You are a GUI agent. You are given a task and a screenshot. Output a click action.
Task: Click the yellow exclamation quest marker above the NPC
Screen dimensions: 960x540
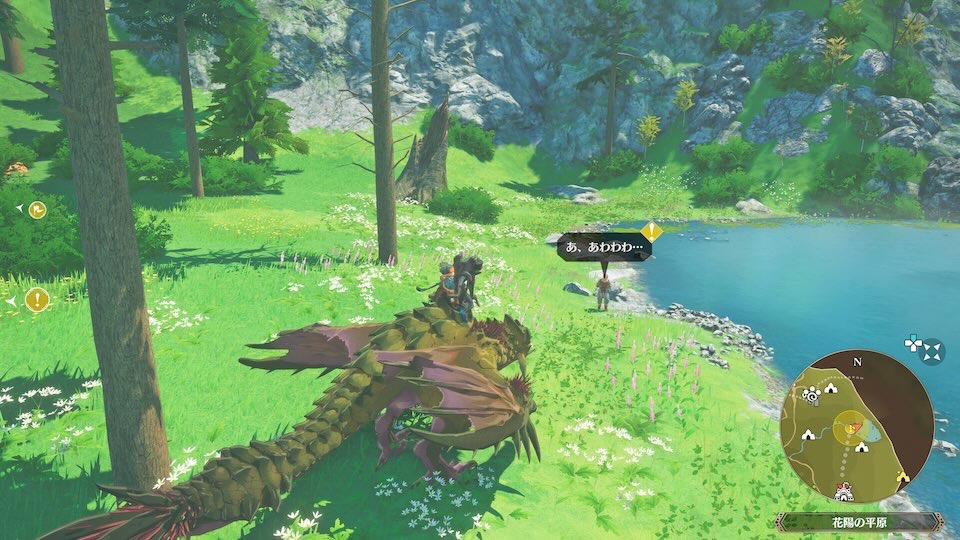click(651, 232)
